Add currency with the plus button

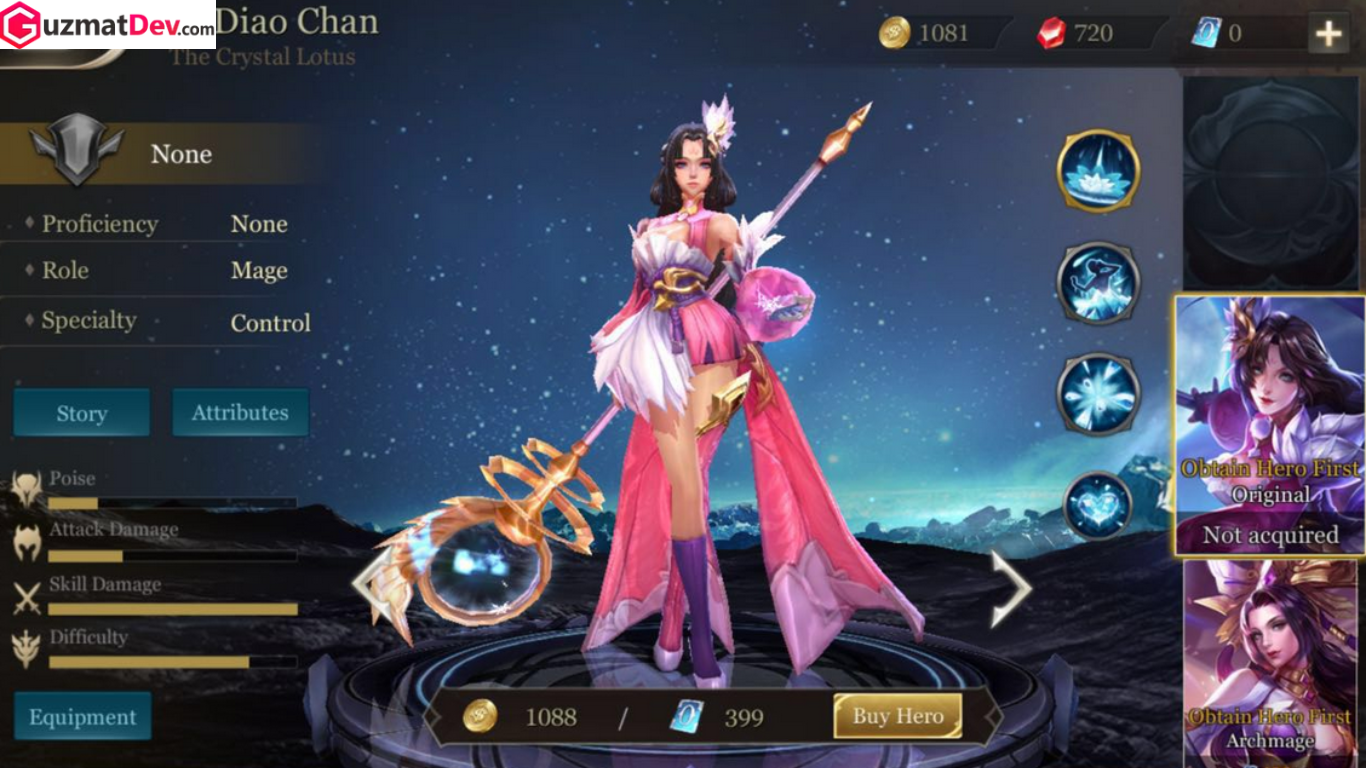click(x=1328, y=34)
